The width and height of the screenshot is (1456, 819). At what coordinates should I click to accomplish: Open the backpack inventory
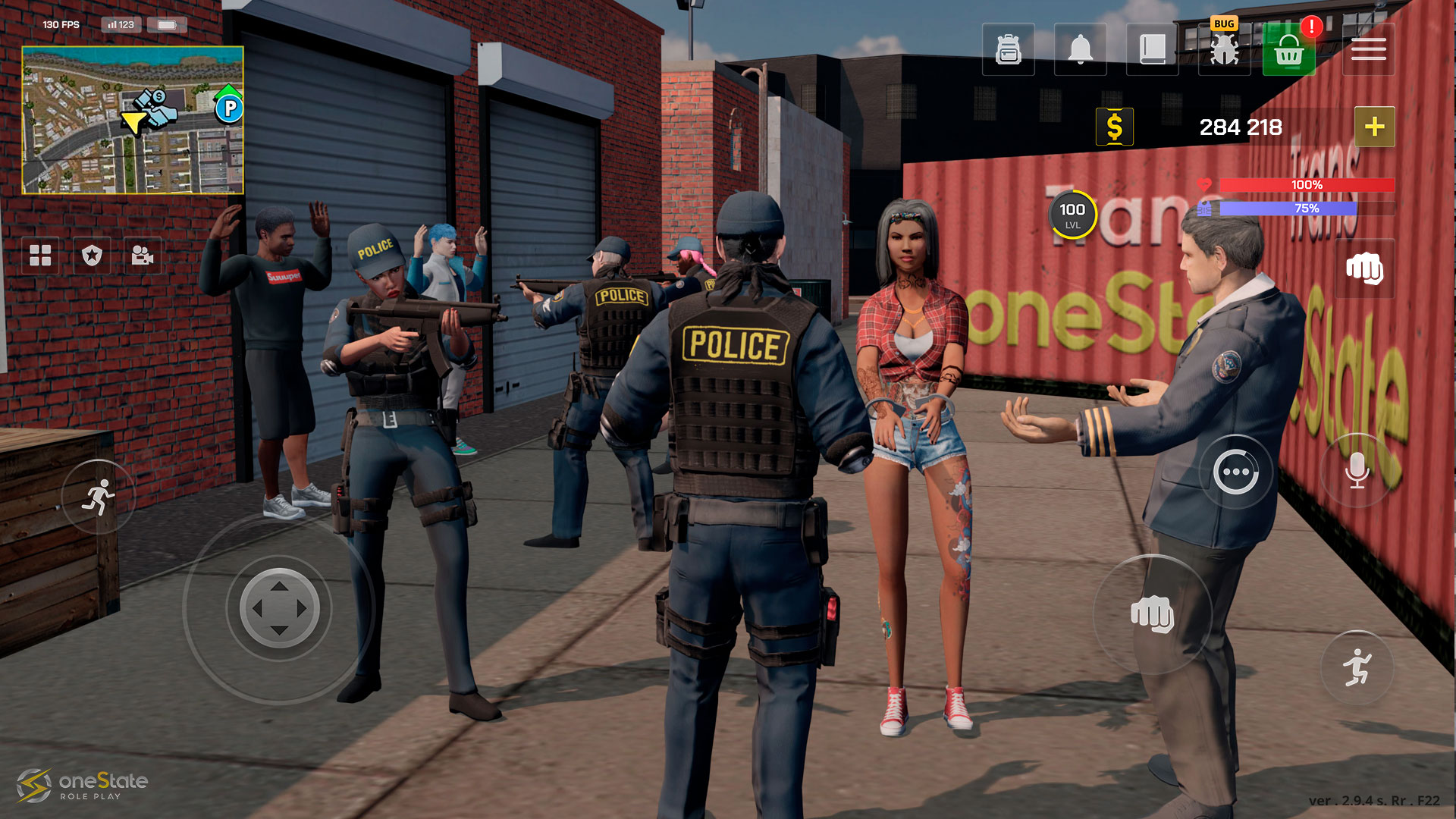pos(1008,50)
